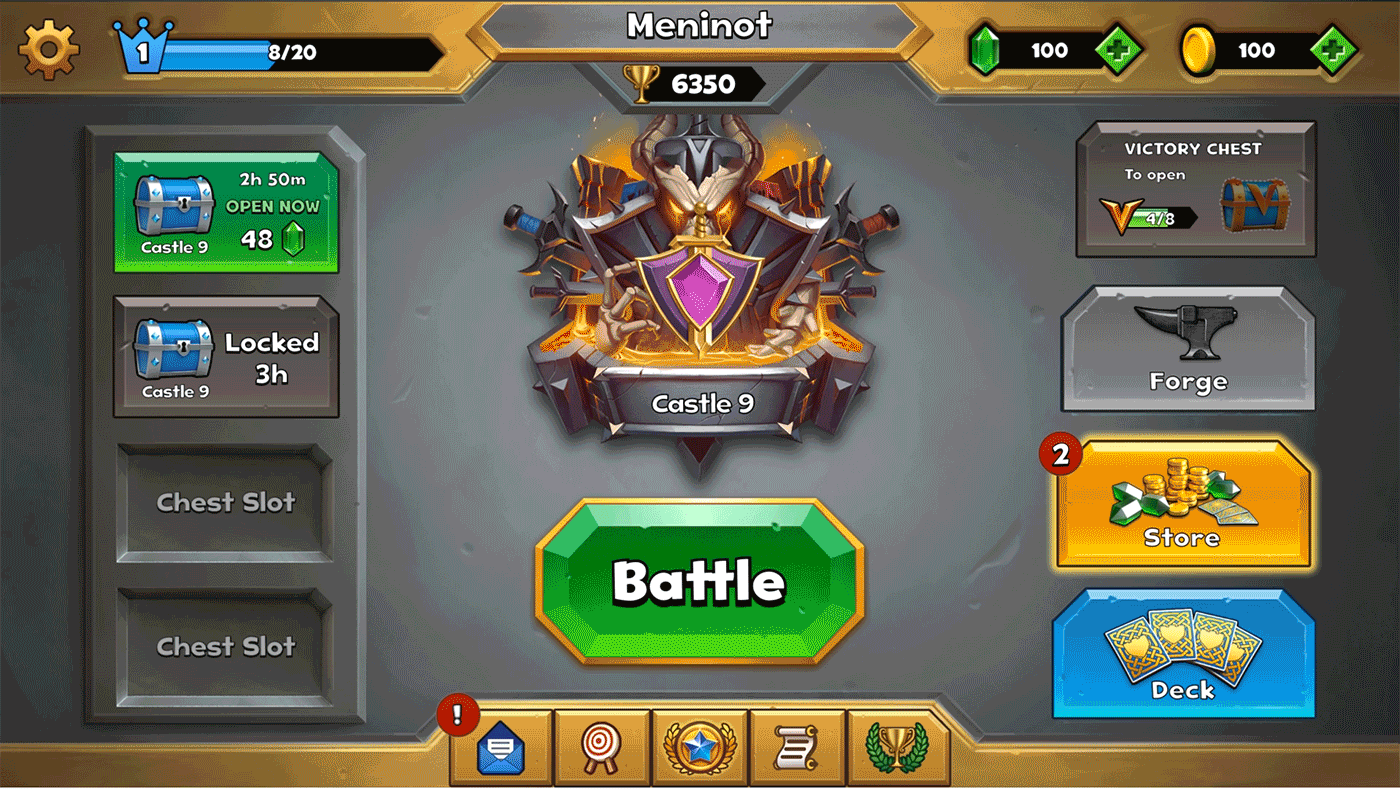This screenshot has height=789, width=1400.
Task: Open the Store with notification badge
Action: pyautogui.click(x=1184, y=502)
